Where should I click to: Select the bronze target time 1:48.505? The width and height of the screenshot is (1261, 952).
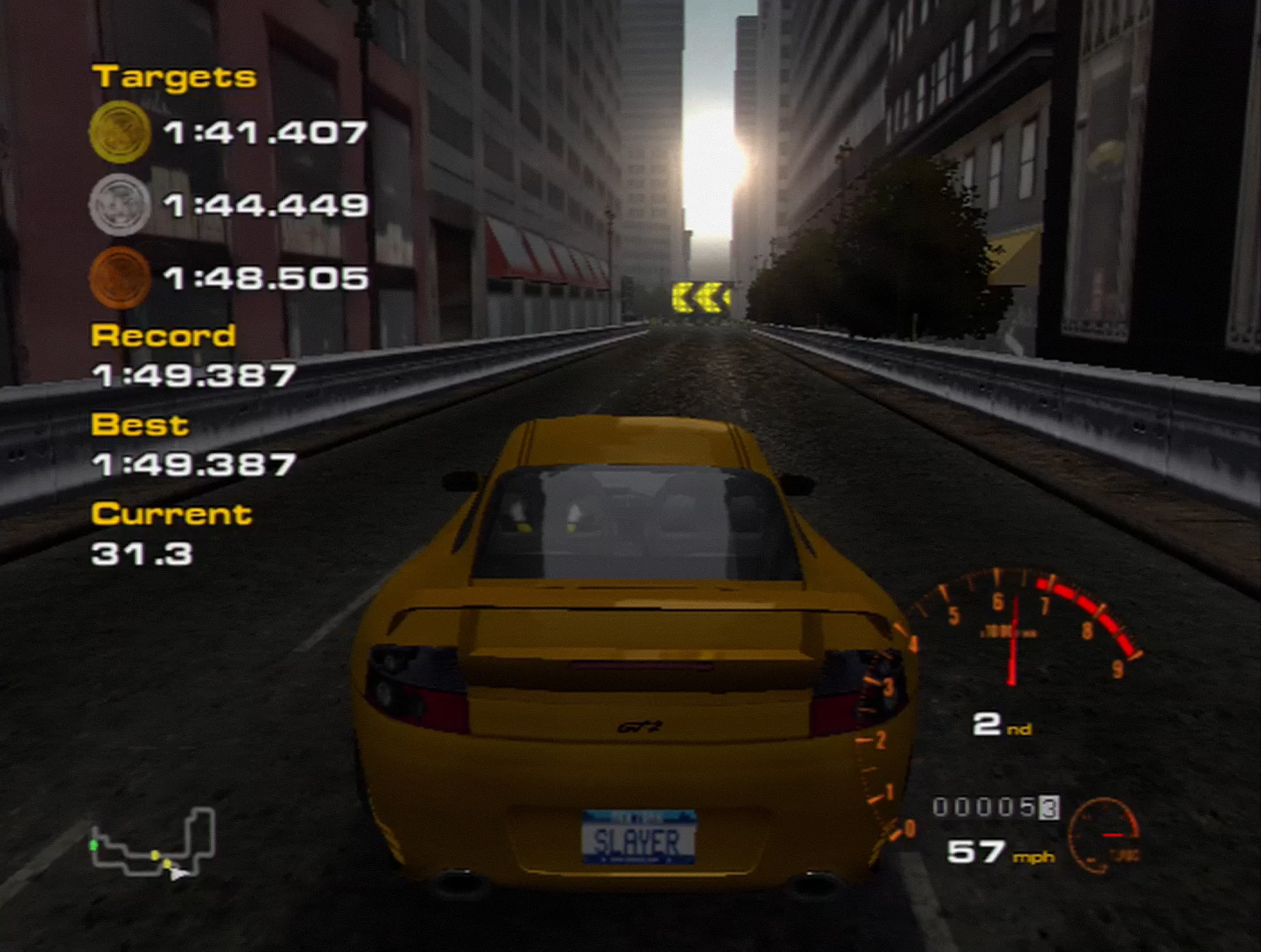pyautogui.click(x=263, y=278)
